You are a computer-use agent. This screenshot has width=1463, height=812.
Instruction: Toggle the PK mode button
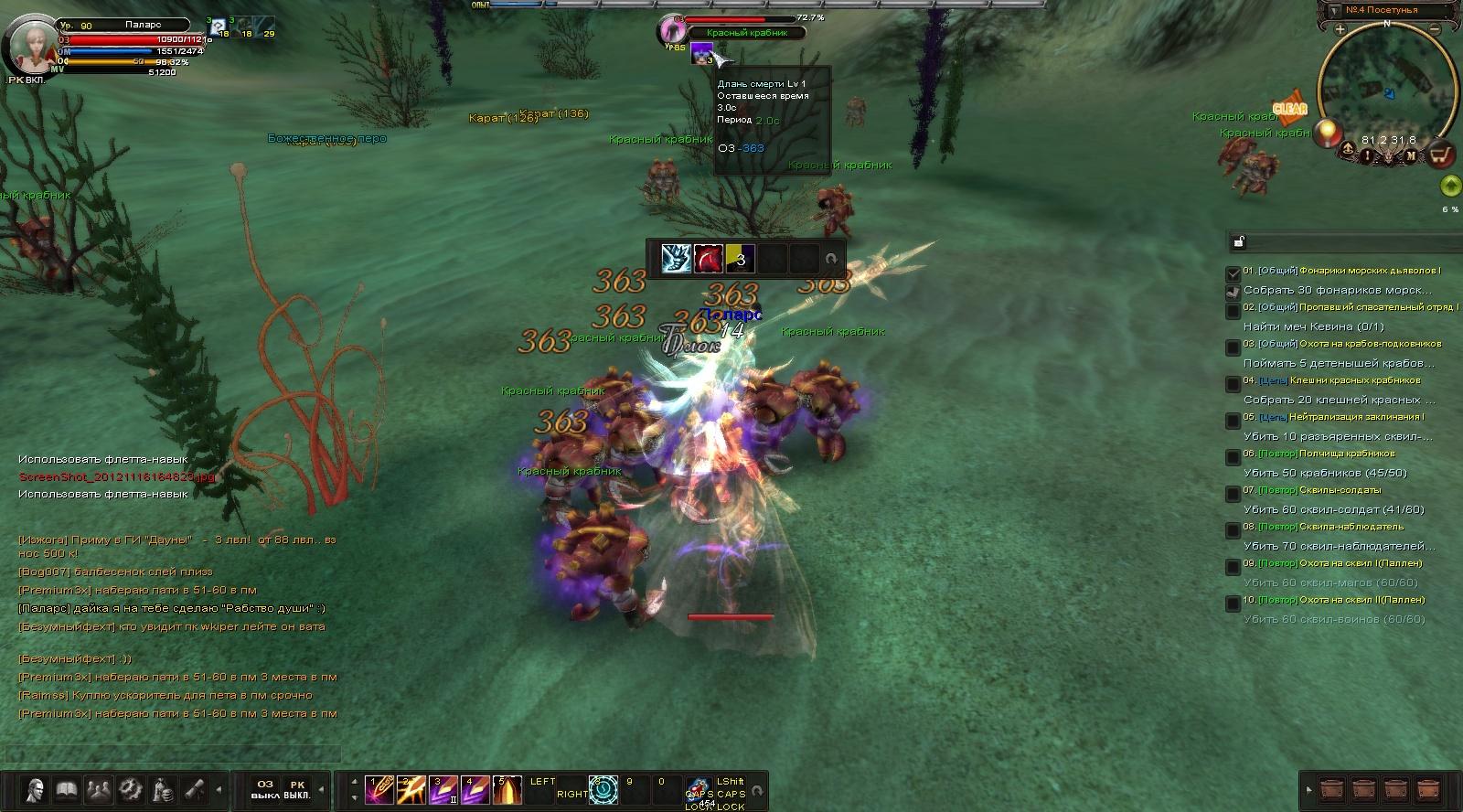pos(297,789)
